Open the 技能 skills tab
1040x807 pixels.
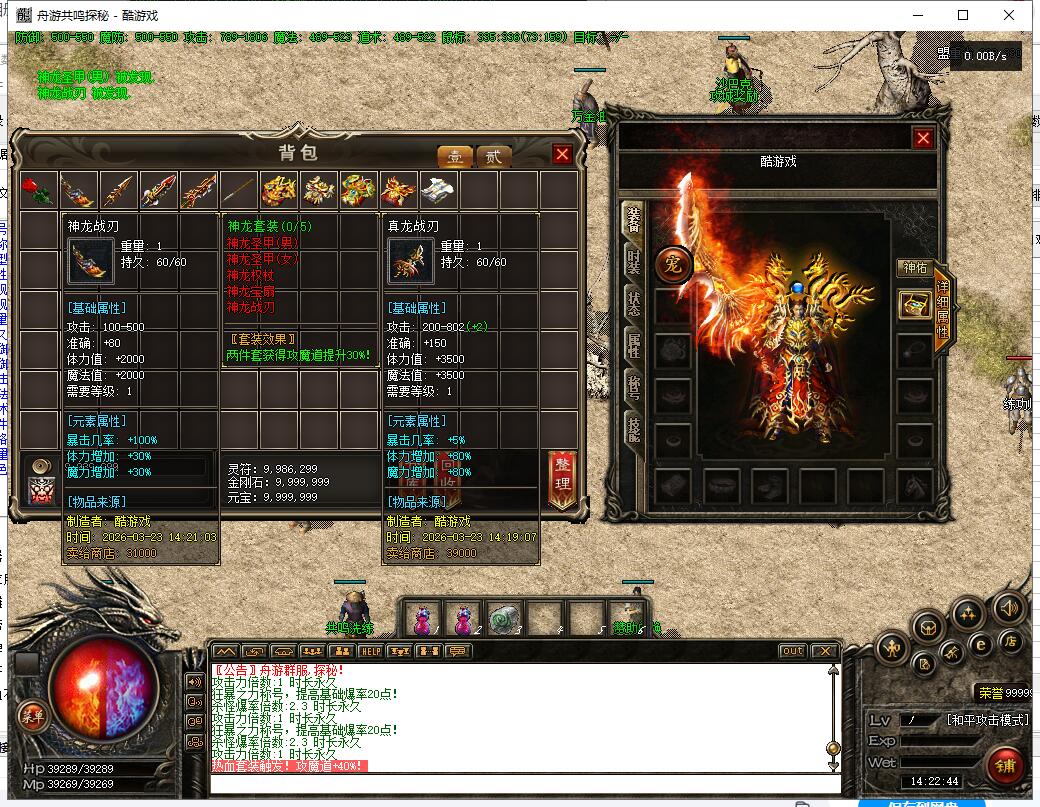[633, 430]
